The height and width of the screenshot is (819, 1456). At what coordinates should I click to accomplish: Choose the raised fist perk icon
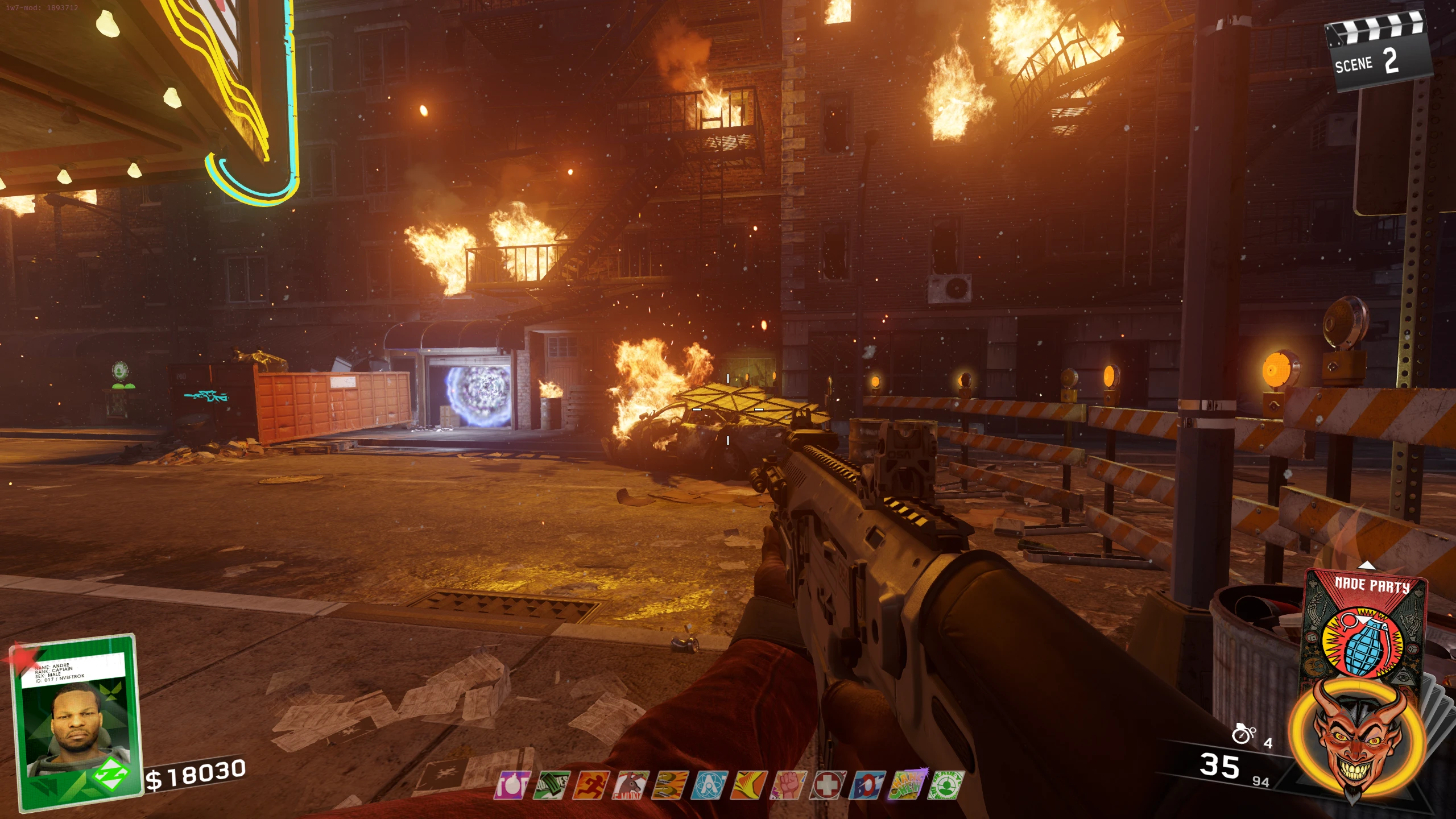(789, 785)
